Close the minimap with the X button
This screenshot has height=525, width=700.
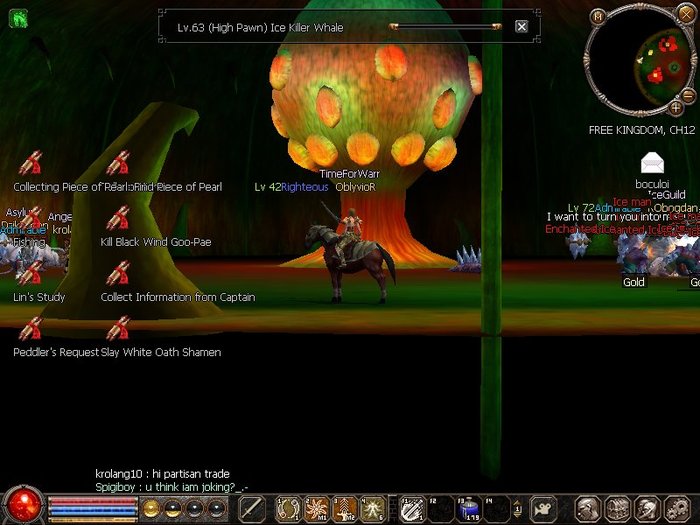pyautogui.click(x=685, y=12)
